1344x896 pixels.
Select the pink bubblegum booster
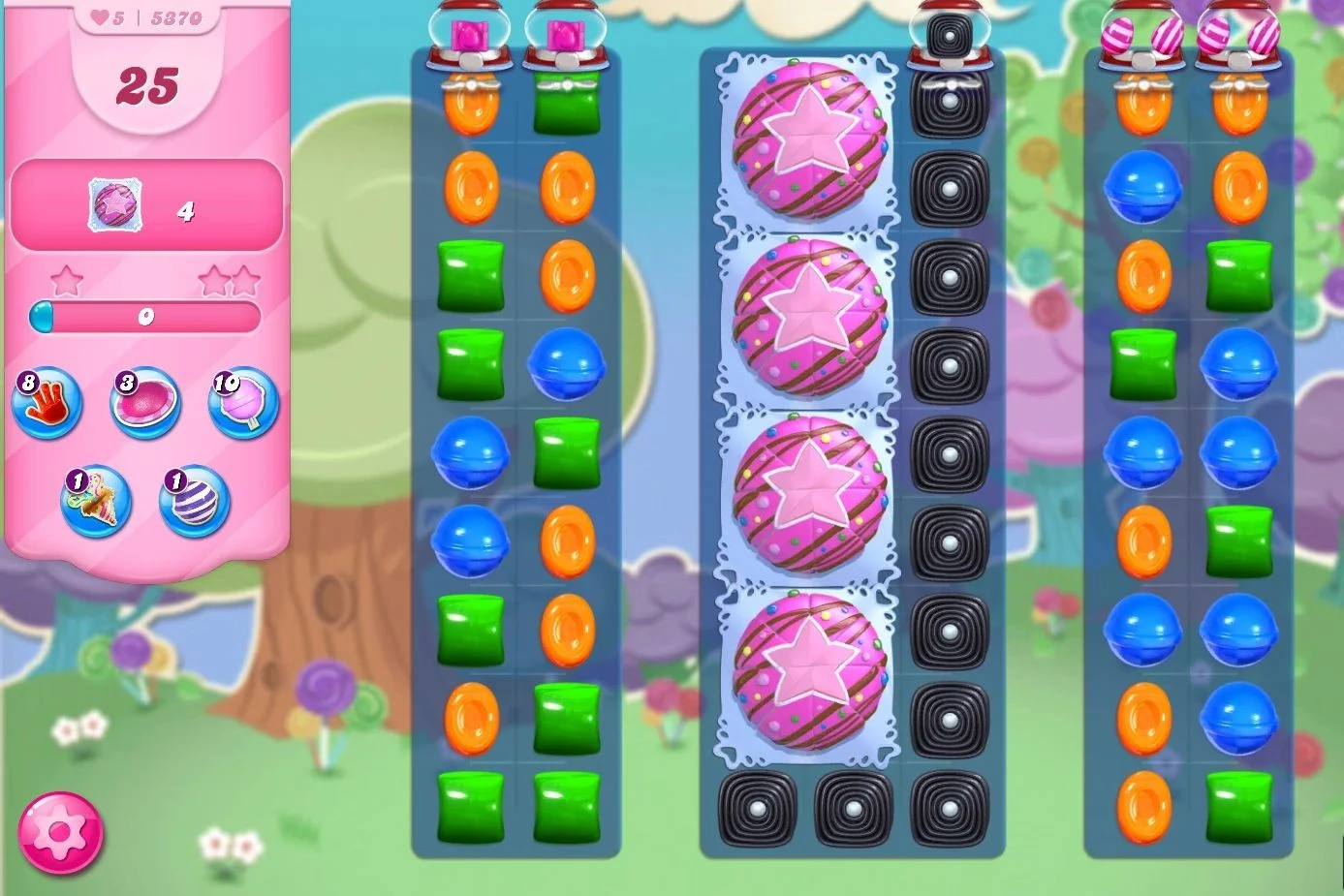coord(146,404)
